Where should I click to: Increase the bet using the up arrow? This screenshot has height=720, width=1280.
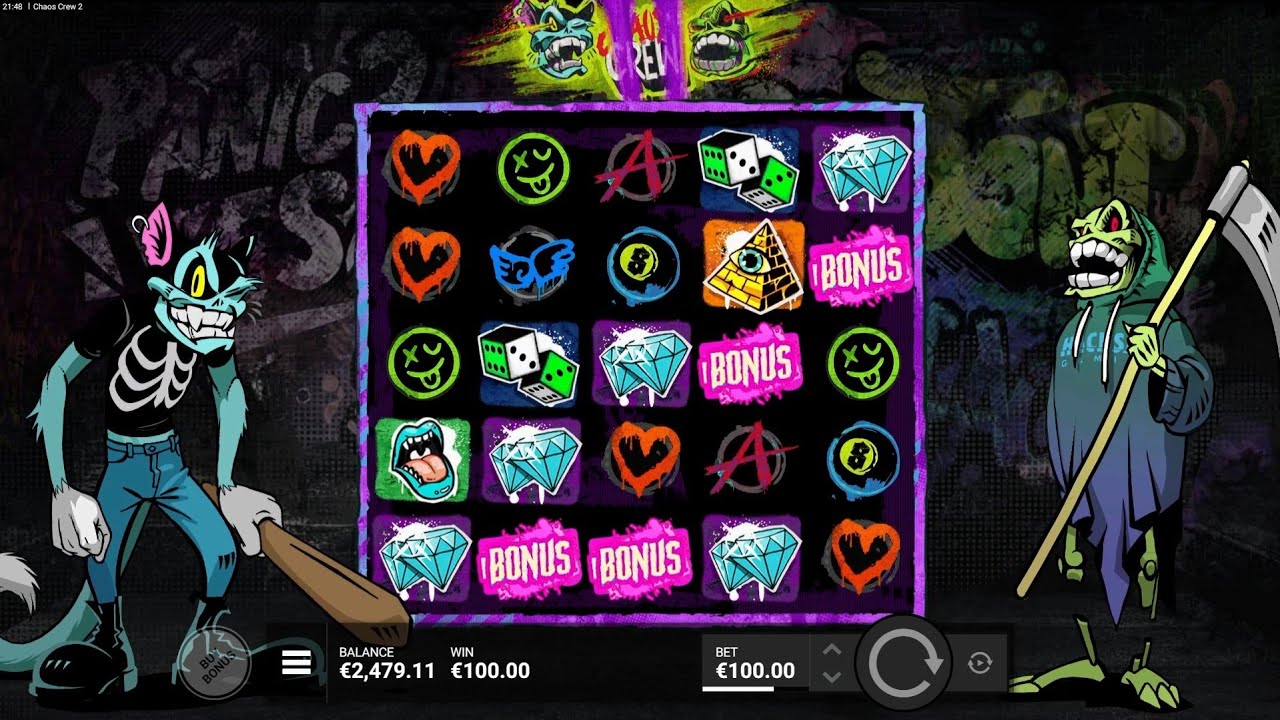pyautogui.click(x=832, y=648)
